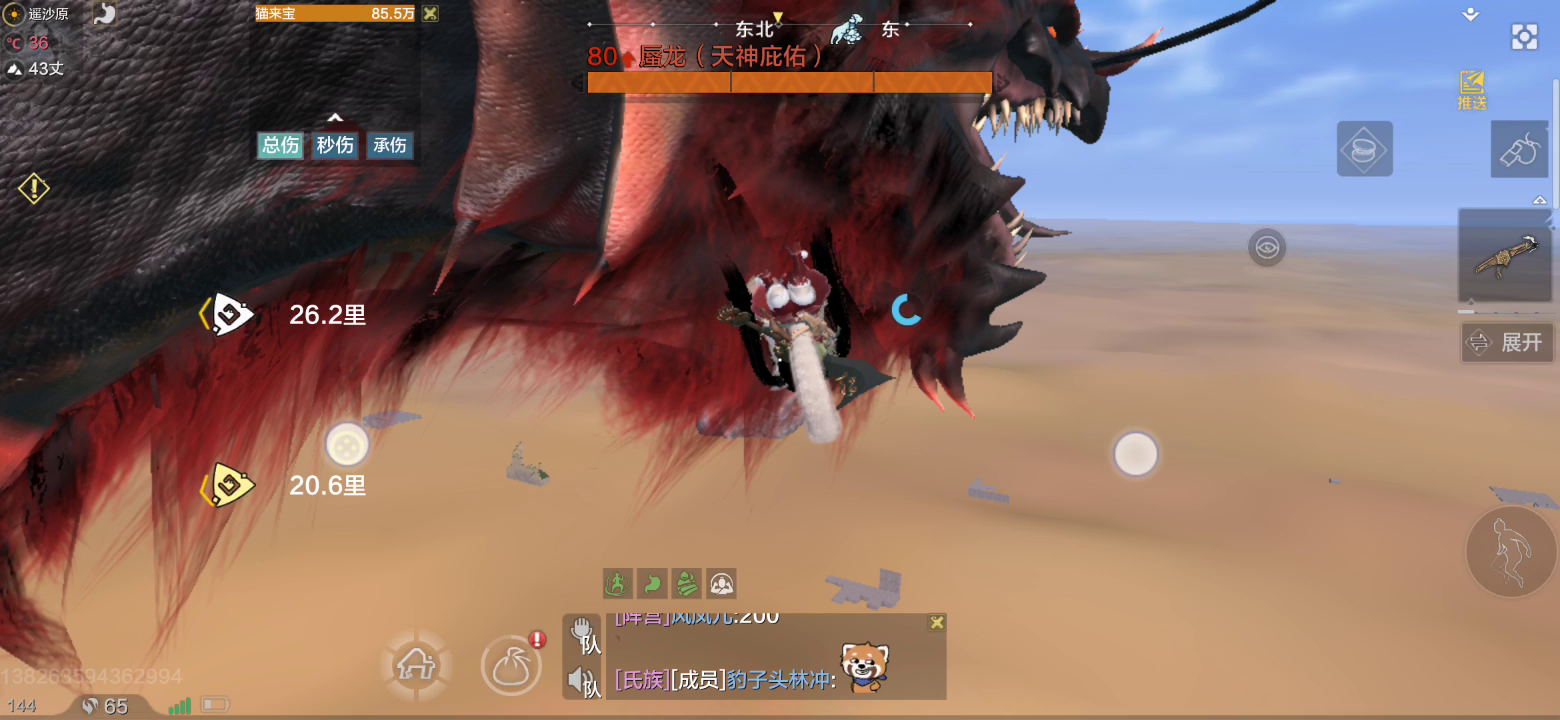Open the strength pose icon near chat
The width and height of the screenshot is (1560, 720).
[722, 584]
